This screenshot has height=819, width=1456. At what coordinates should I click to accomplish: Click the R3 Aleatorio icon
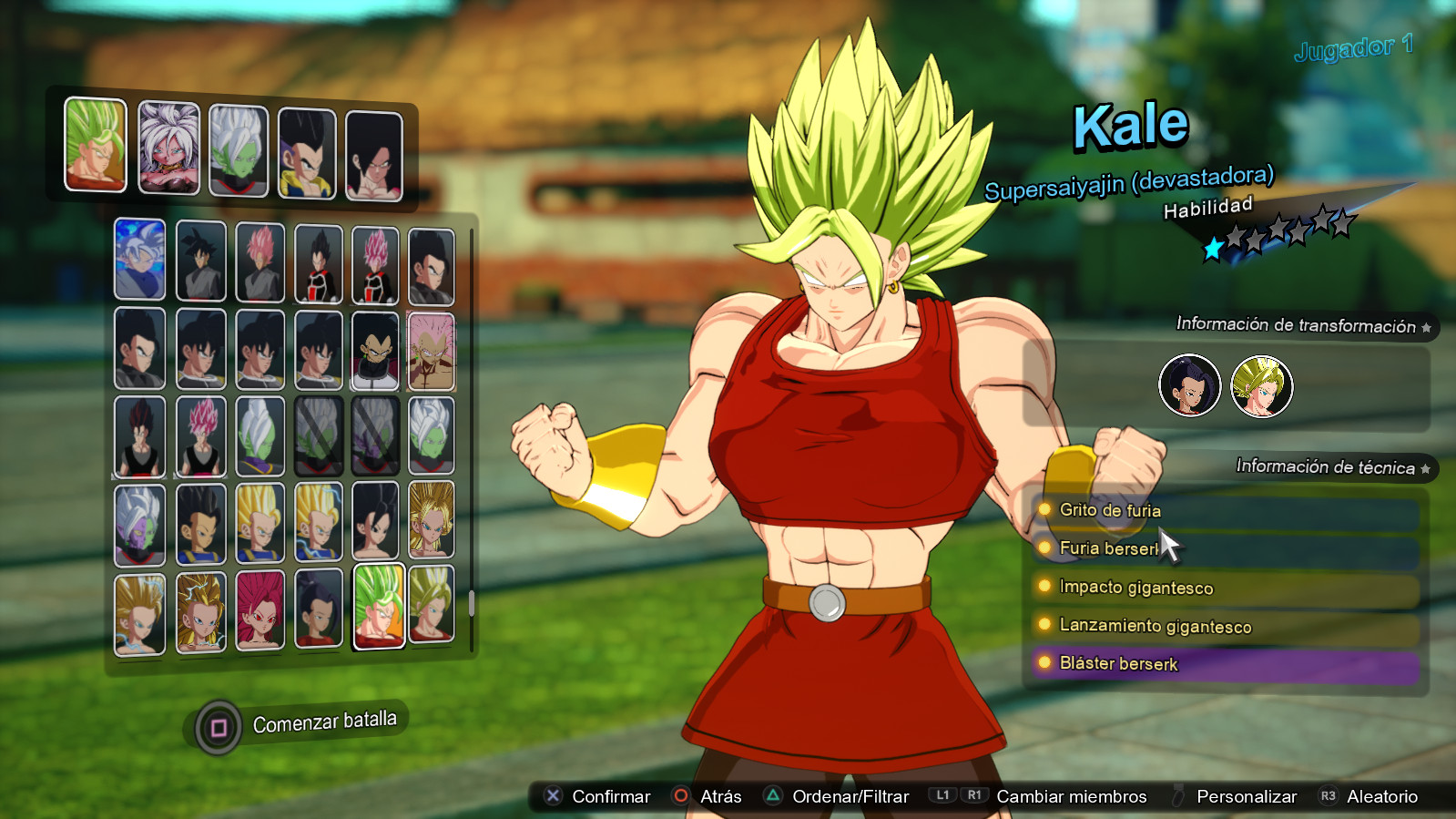(1329, 795)
